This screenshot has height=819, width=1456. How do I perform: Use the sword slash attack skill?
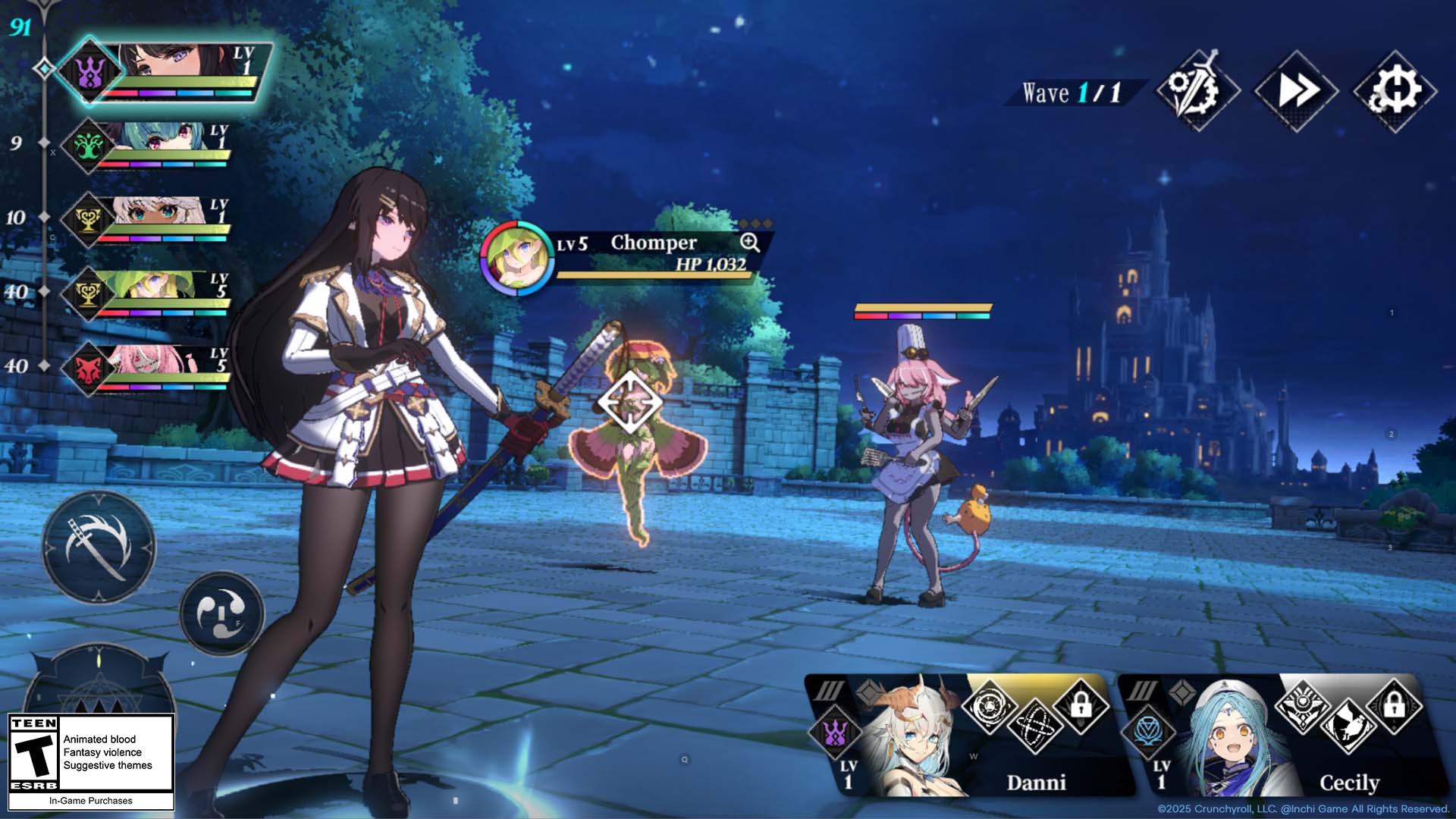coord(99,547)
